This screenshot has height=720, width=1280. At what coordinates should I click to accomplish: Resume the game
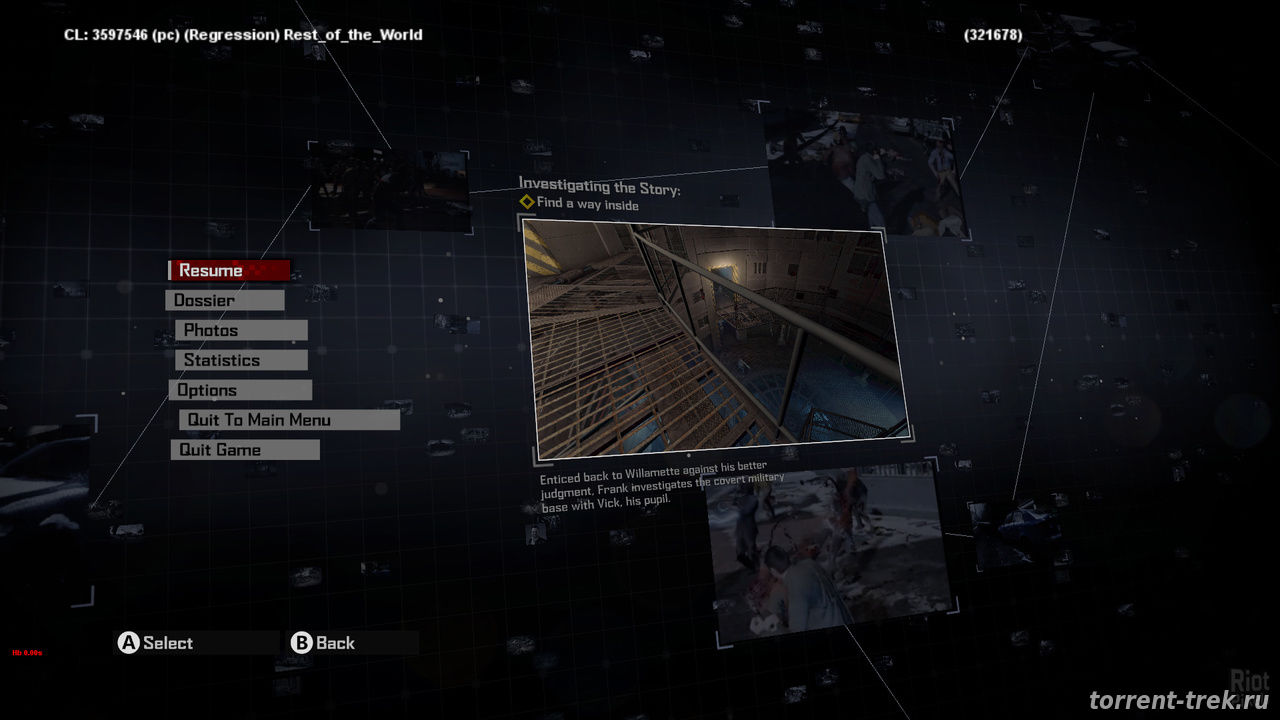(x=230, y=270)
